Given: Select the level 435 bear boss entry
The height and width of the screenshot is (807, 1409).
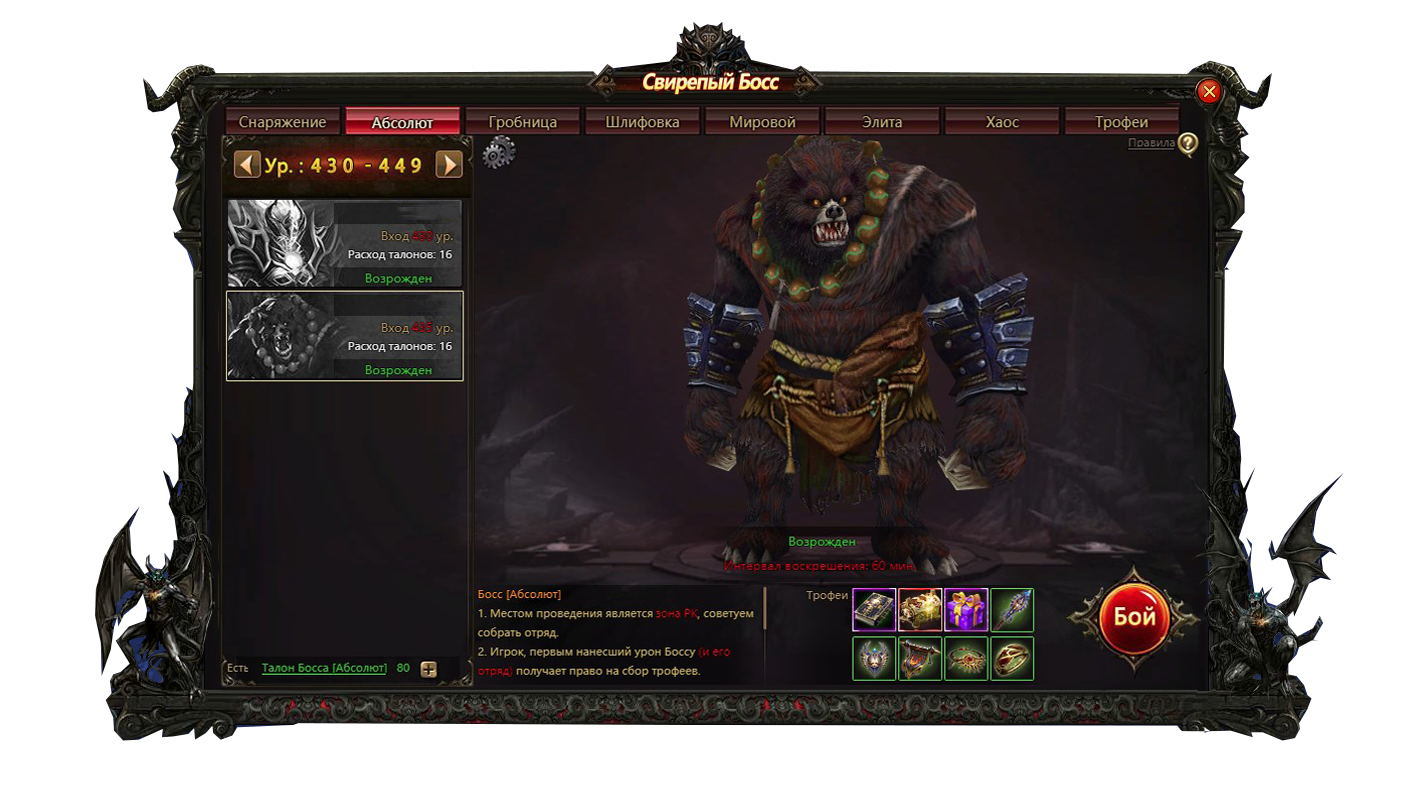Looking at the screenshot, I should 344,336.
